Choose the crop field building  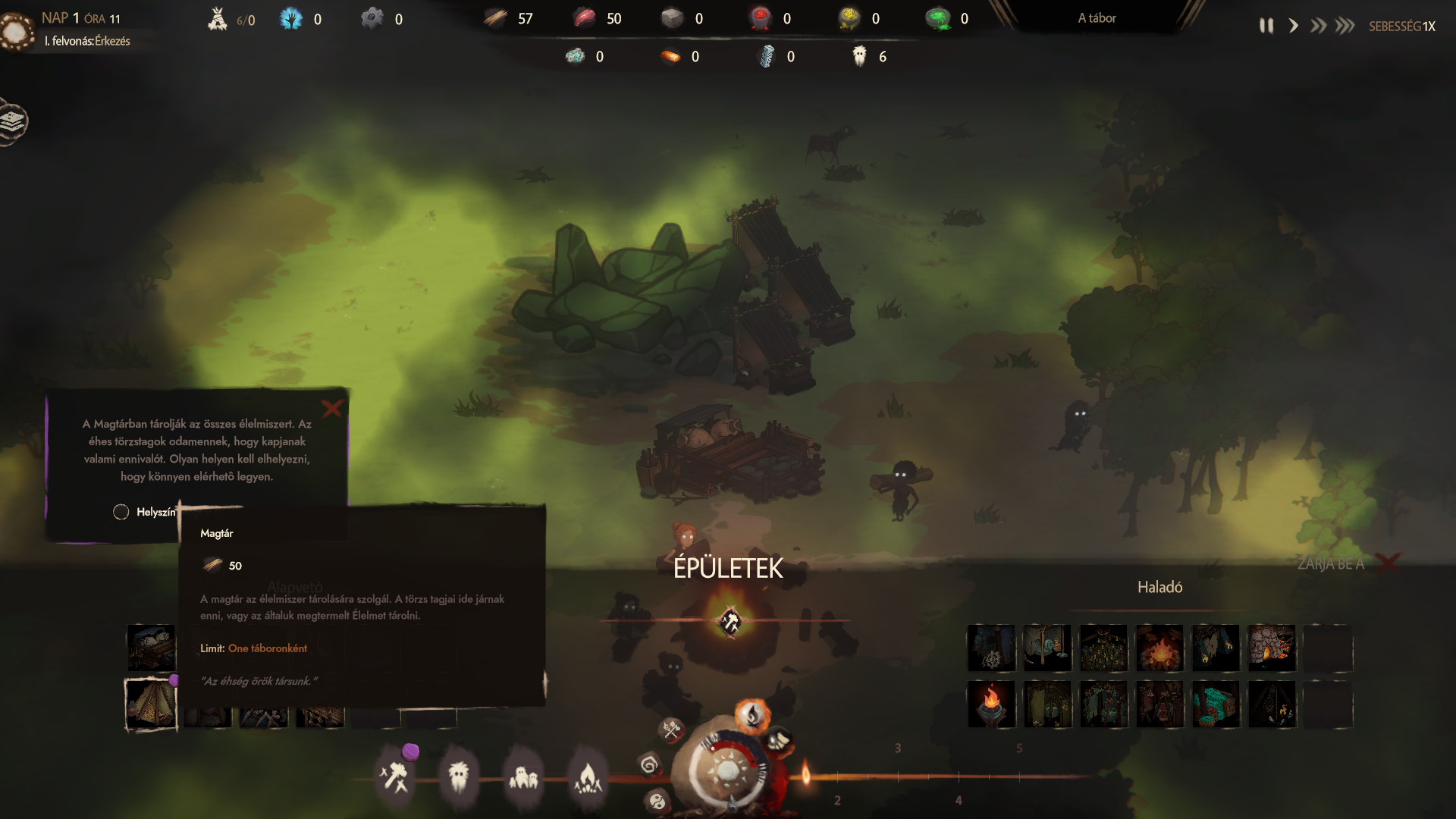[x=1103, y=648]
